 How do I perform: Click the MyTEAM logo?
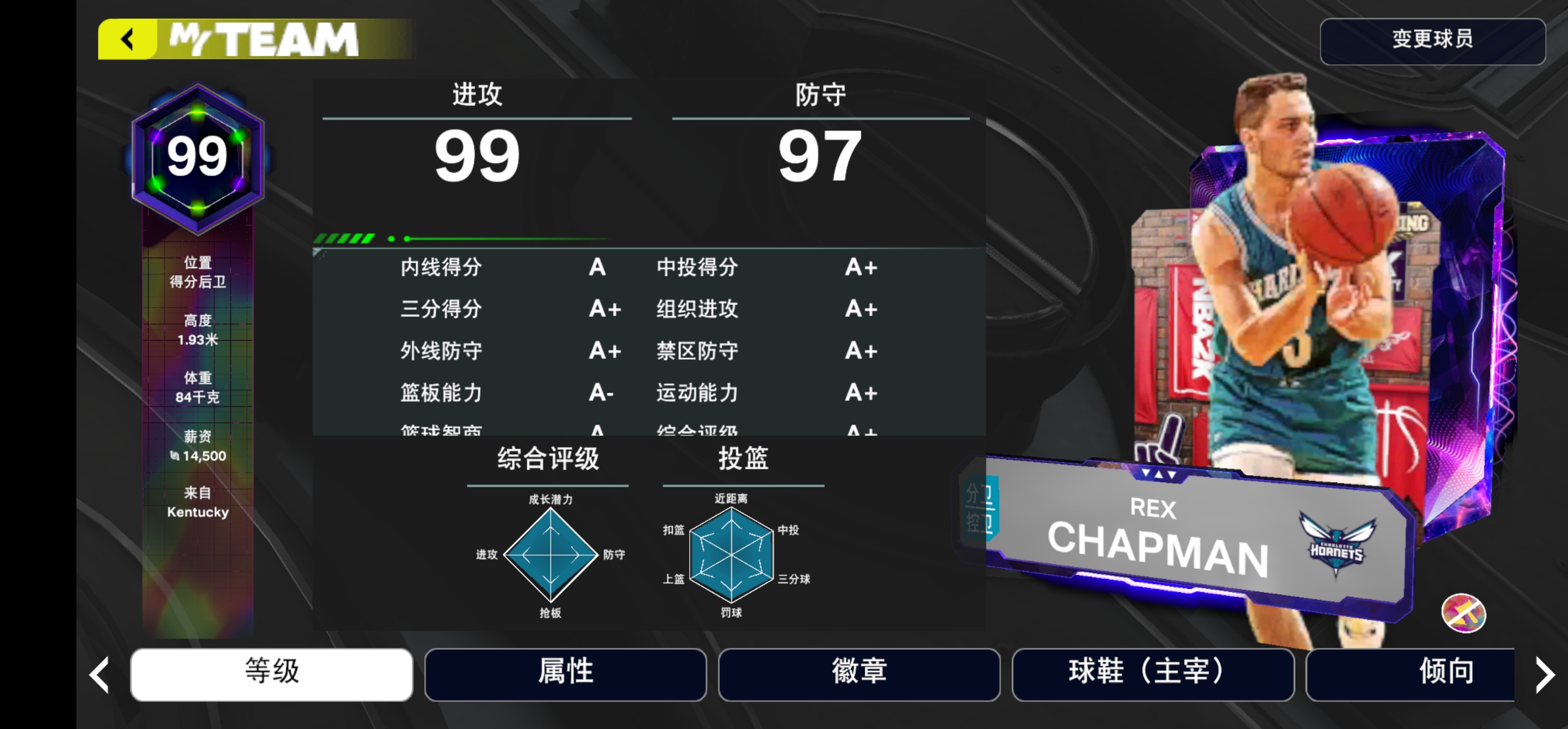pyautogui.click(x=262, y=38)
